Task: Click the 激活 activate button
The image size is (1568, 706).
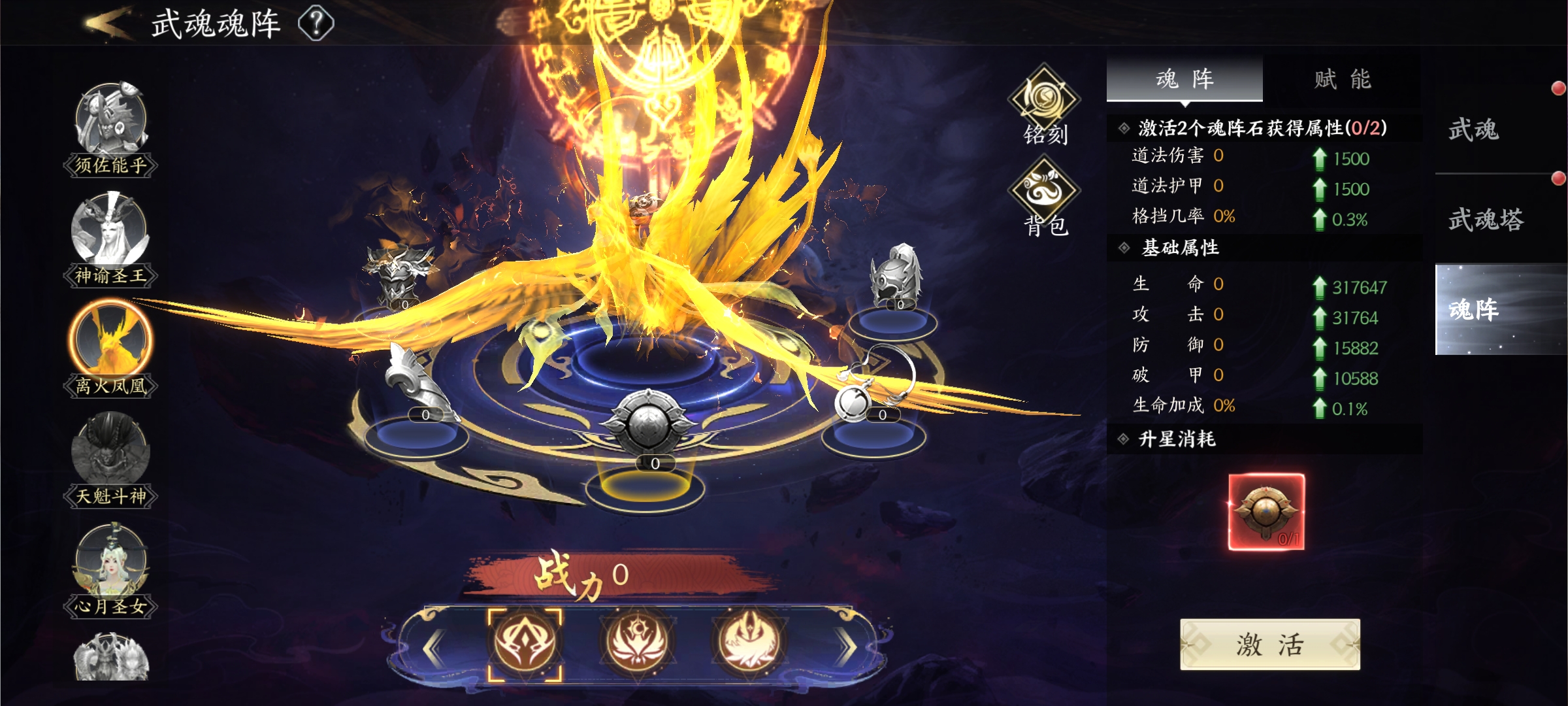Action: 1269,645
